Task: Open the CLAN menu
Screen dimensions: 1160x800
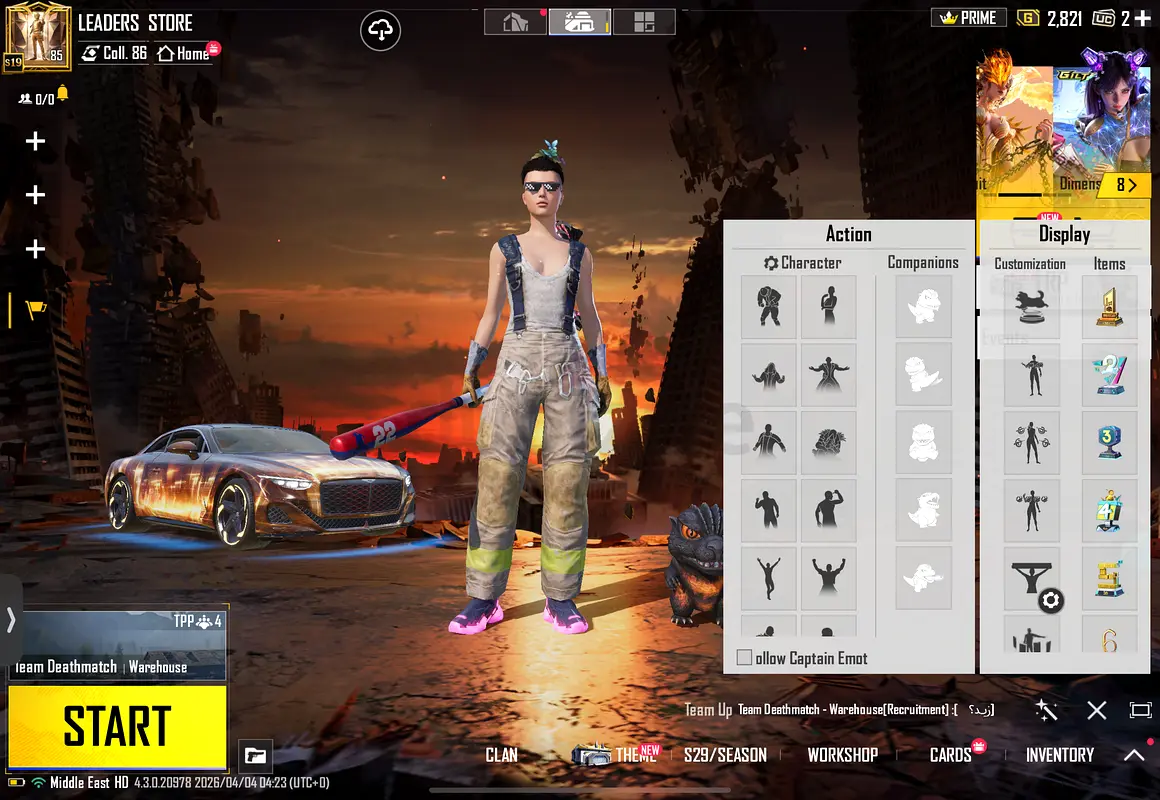Action: pos(501,755)
